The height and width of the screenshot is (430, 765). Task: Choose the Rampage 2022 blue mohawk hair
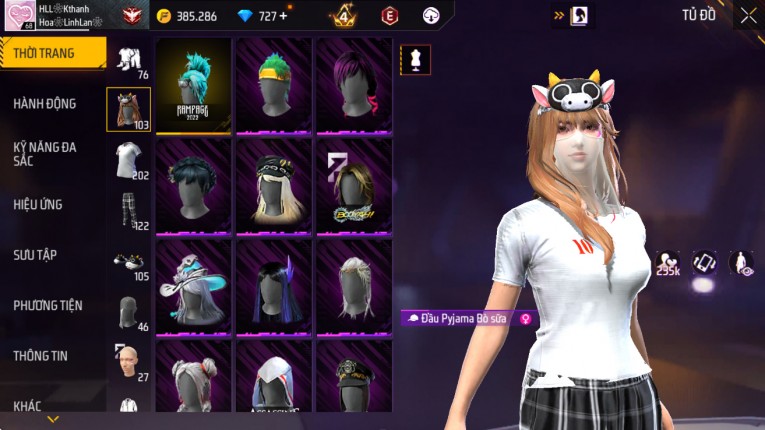(x=194, y=85)
